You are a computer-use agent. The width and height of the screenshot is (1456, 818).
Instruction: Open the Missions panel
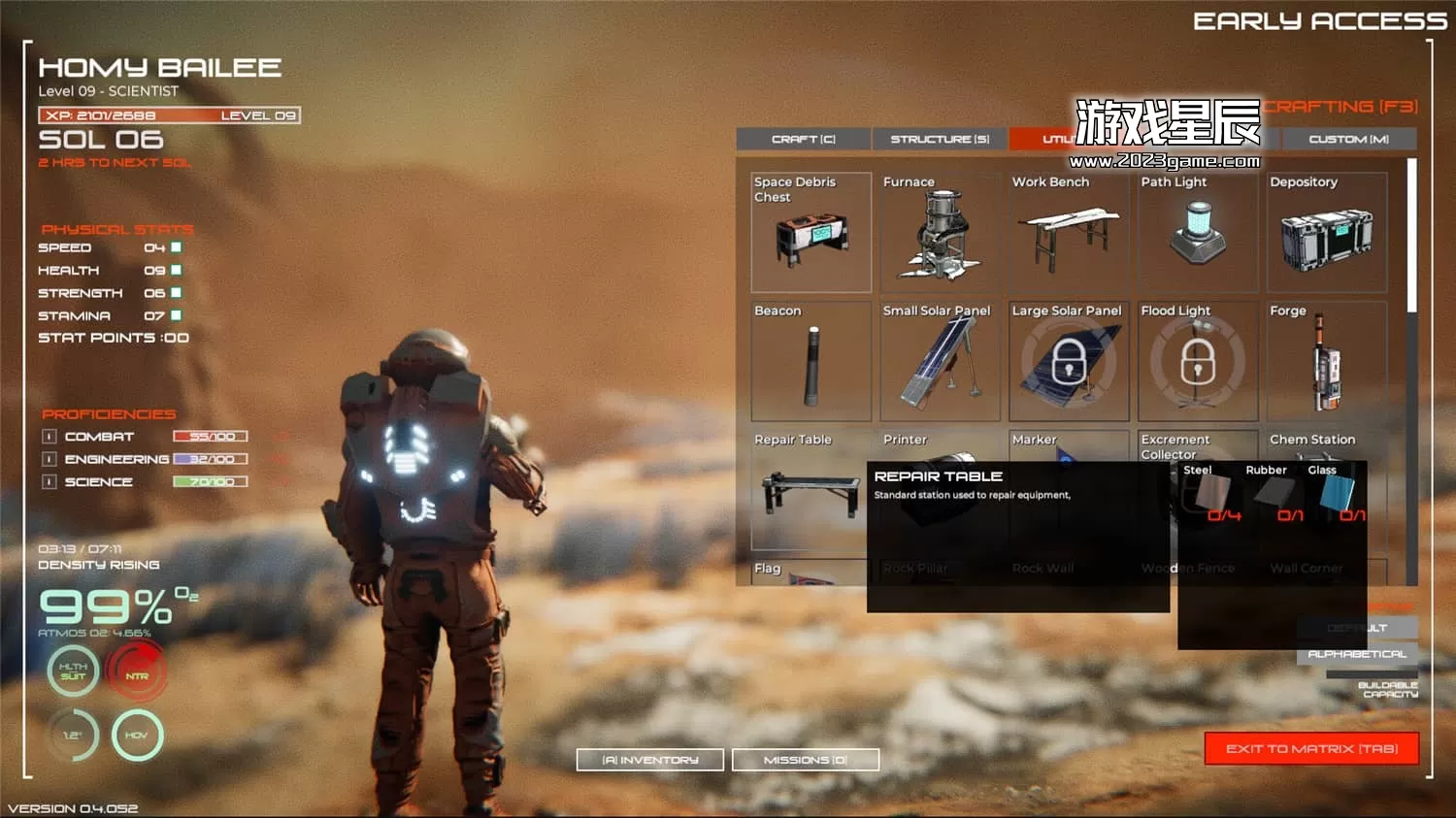pyautogui.click(x=805, y=760)
